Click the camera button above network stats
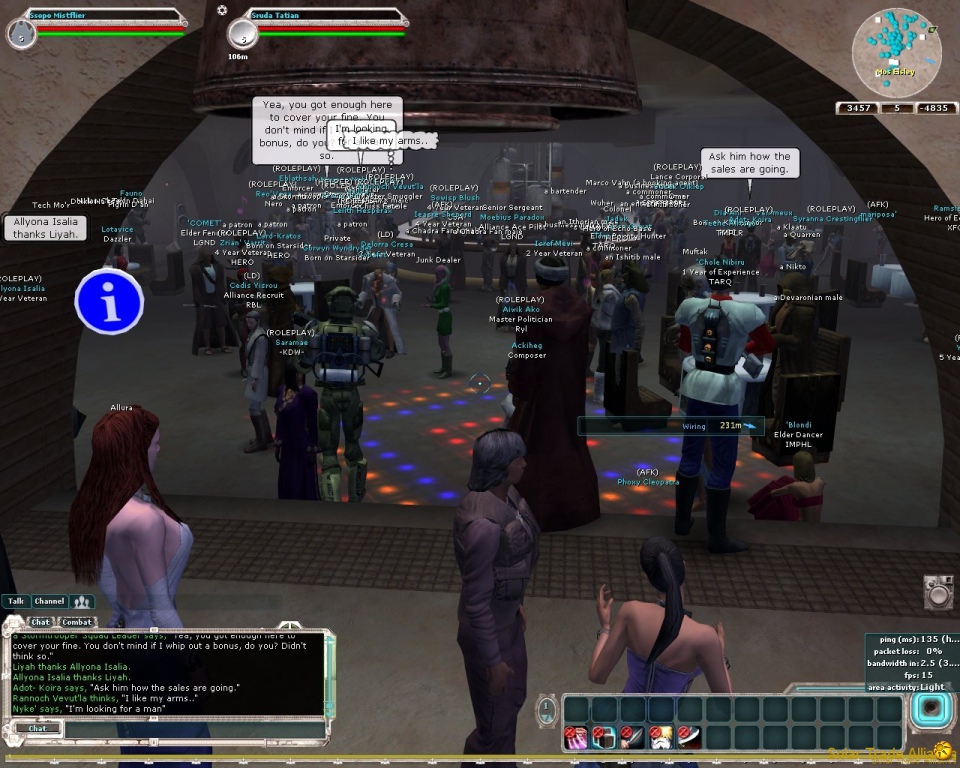The width and height of the screenshot is (960, 768). click(x=938, y=591)
